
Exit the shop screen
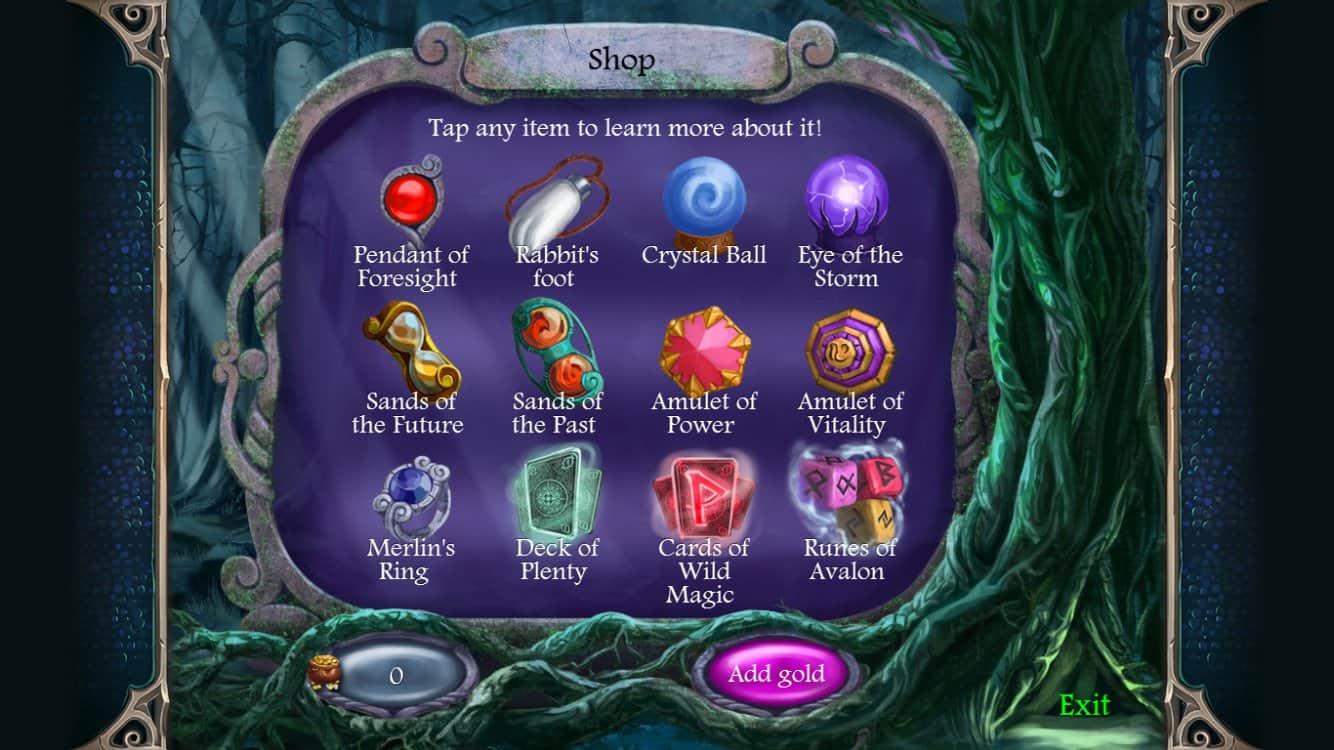coord(1085,705)
